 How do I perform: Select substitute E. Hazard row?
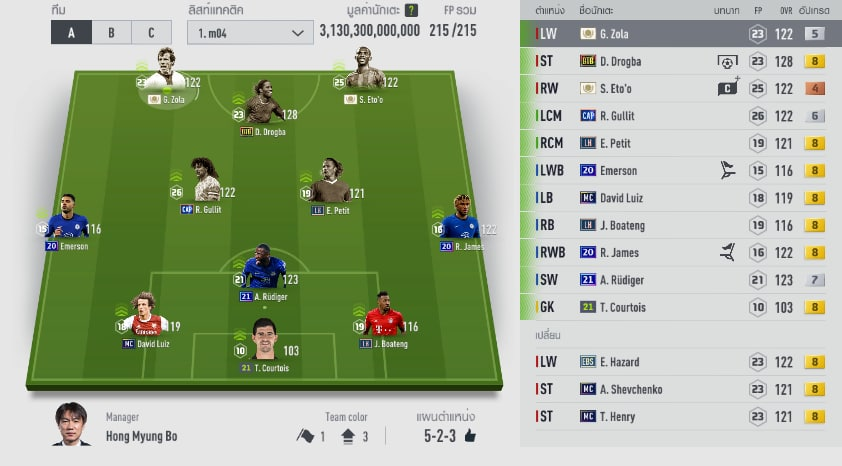point(680,362)
